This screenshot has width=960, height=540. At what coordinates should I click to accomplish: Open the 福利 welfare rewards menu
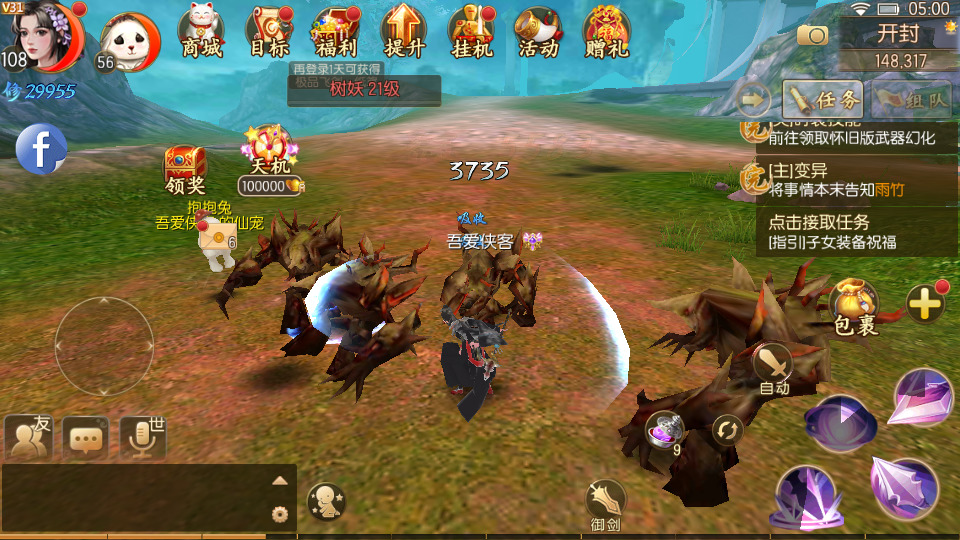coord(336,32)
